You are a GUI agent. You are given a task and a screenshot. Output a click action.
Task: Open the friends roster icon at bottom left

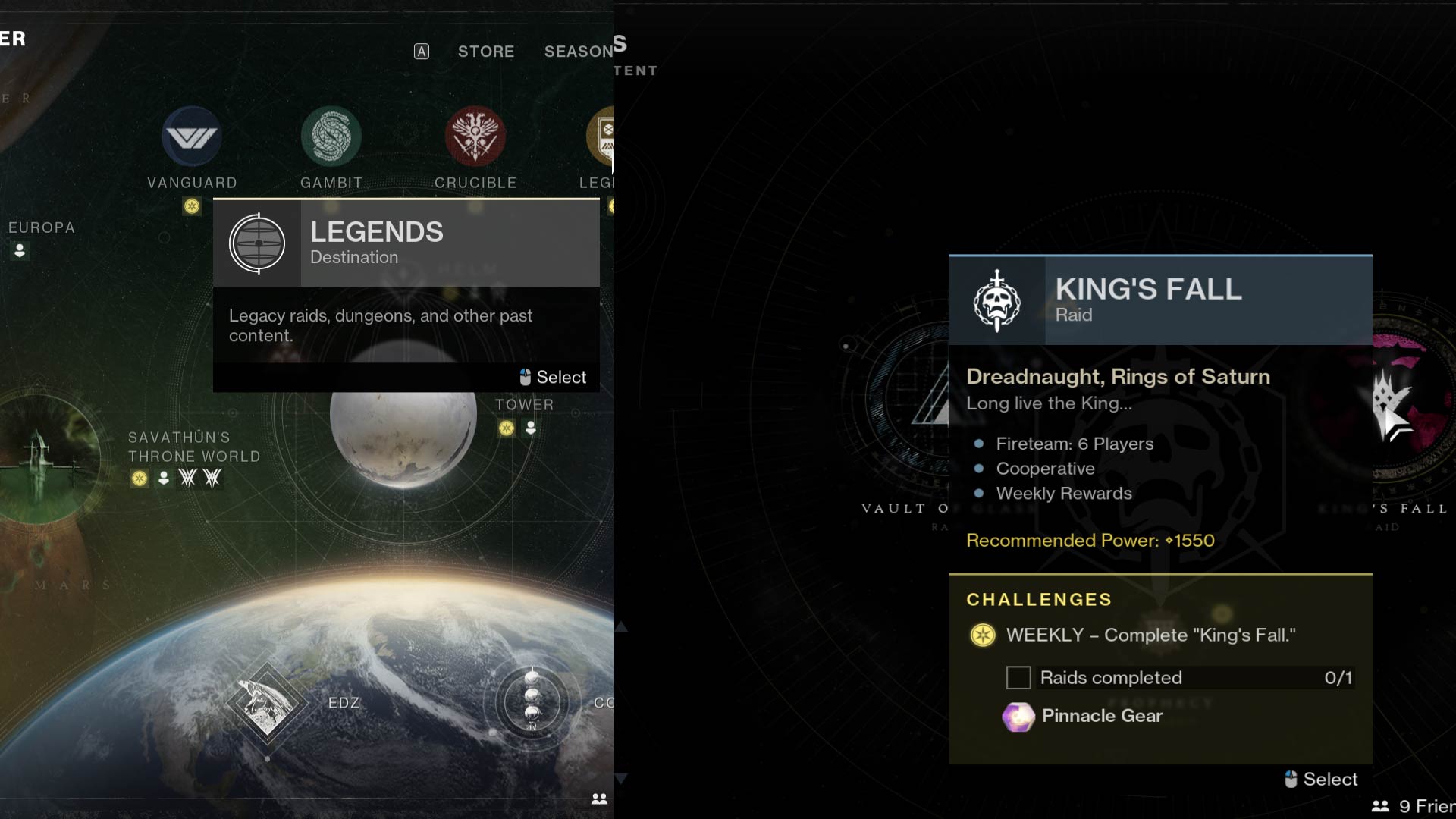click(x=599, y=797)
